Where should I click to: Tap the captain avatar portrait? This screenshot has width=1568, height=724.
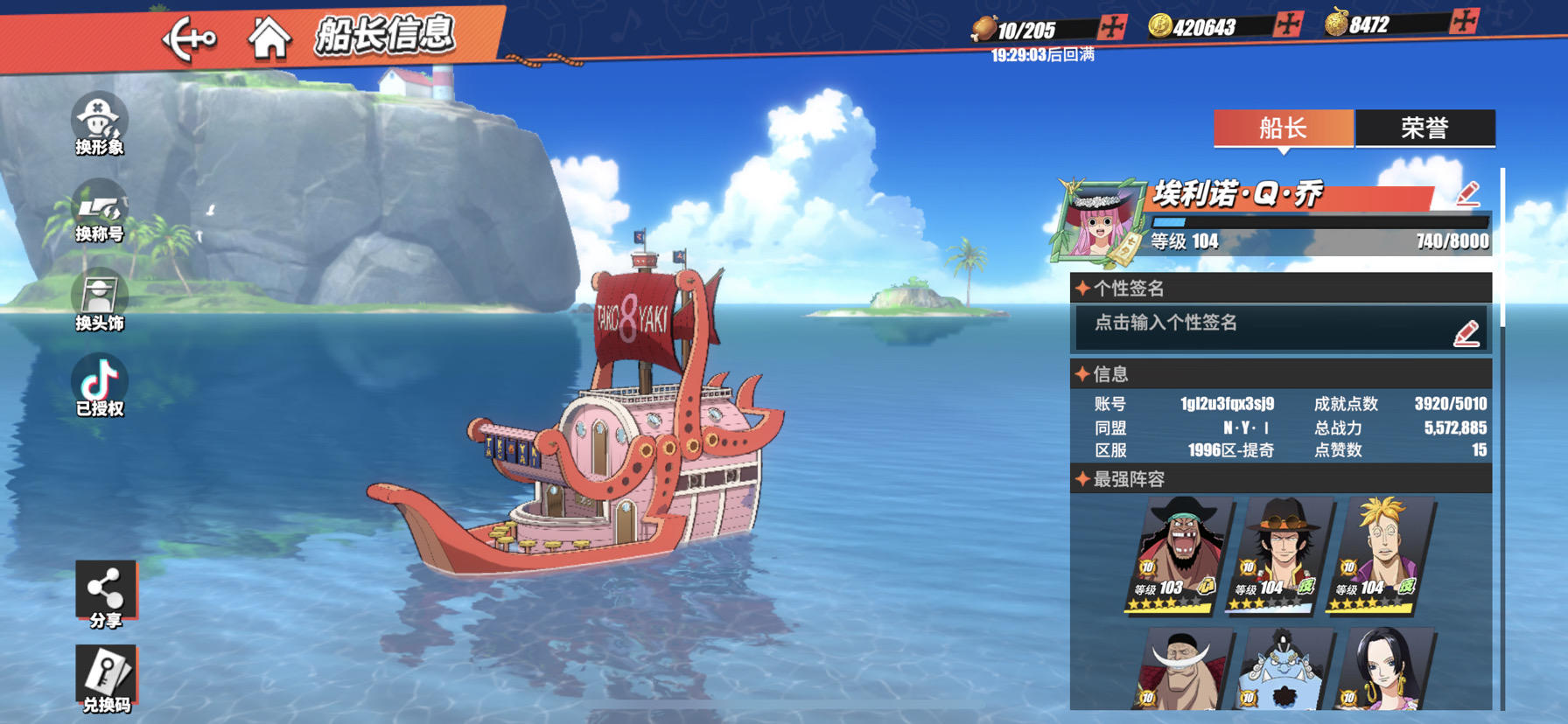pos(1097,222)
